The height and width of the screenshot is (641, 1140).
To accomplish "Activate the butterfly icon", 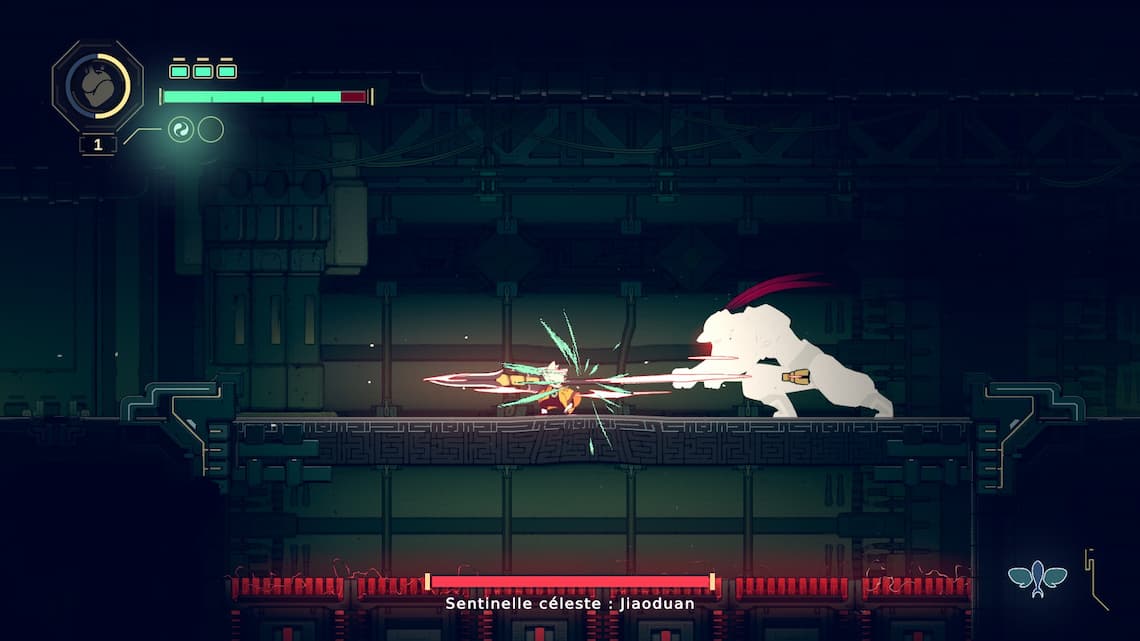I will tap(1037, 578).
